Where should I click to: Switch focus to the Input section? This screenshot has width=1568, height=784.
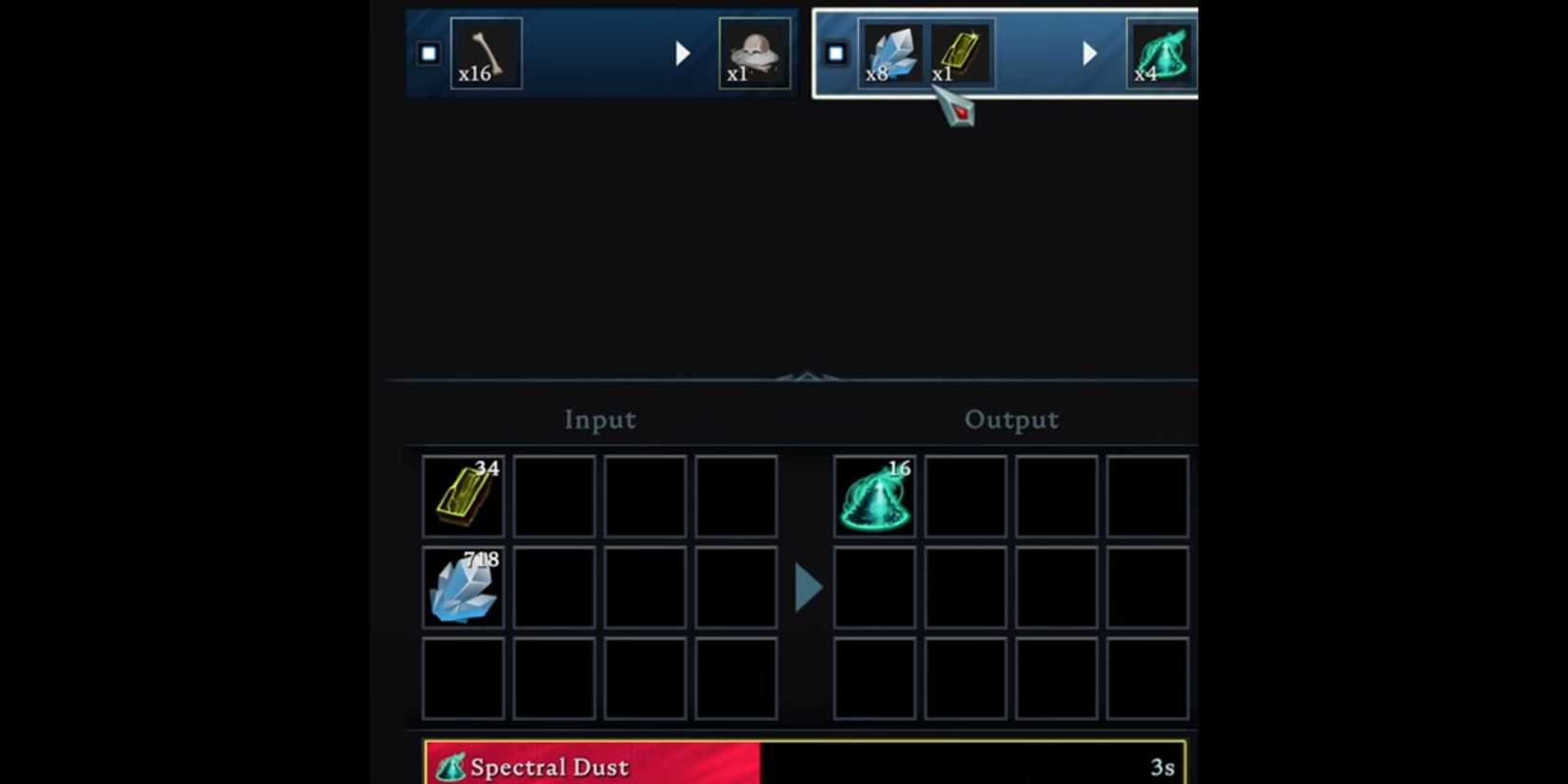(x=600, y=419)
